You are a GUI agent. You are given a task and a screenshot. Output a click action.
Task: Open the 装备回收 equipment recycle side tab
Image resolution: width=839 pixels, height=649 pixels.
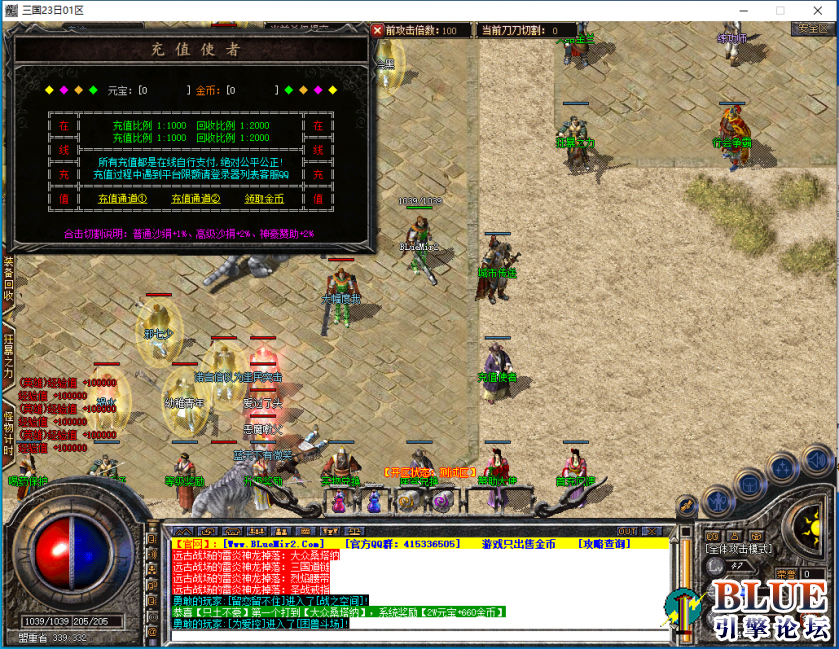8,280
